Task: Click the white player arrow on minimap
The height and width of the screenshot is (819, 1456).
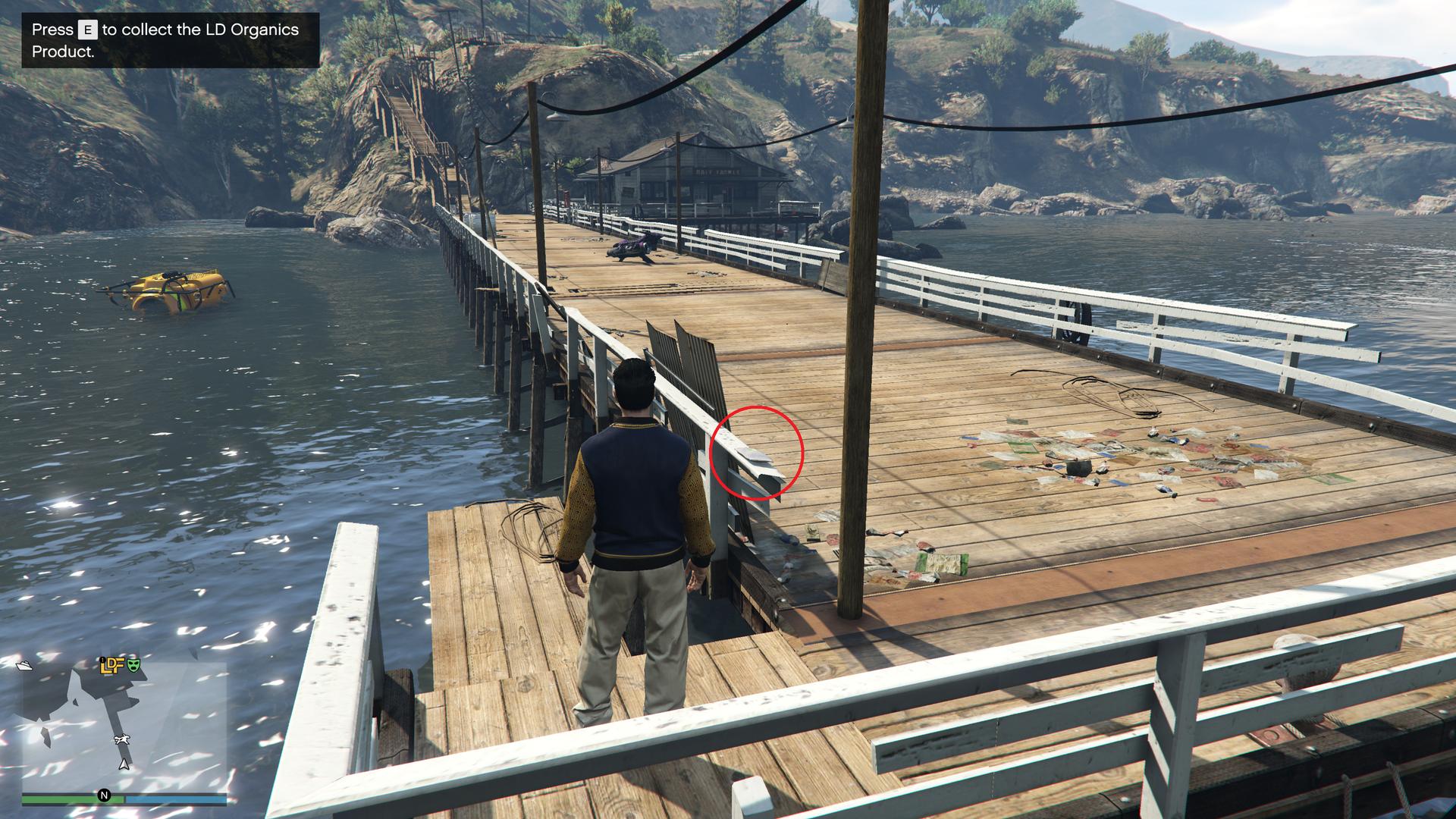Action: tap(124, 764)
